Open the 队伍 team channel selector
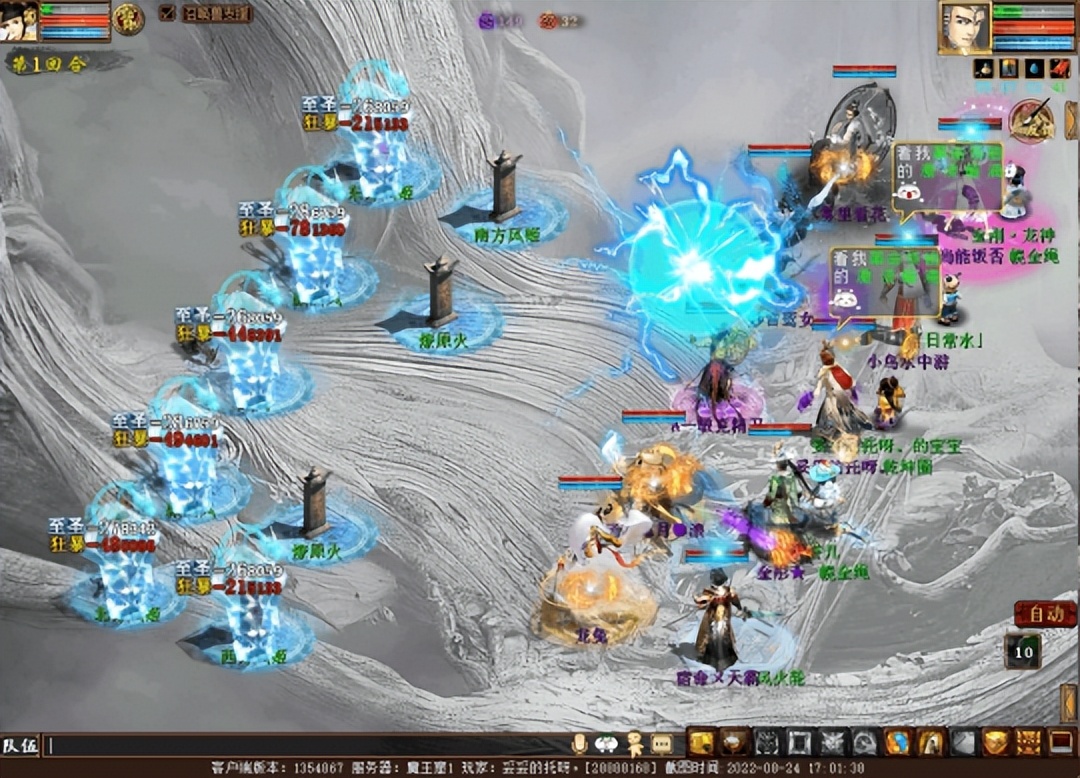The image size is (1080, 778). coord(20,745)
